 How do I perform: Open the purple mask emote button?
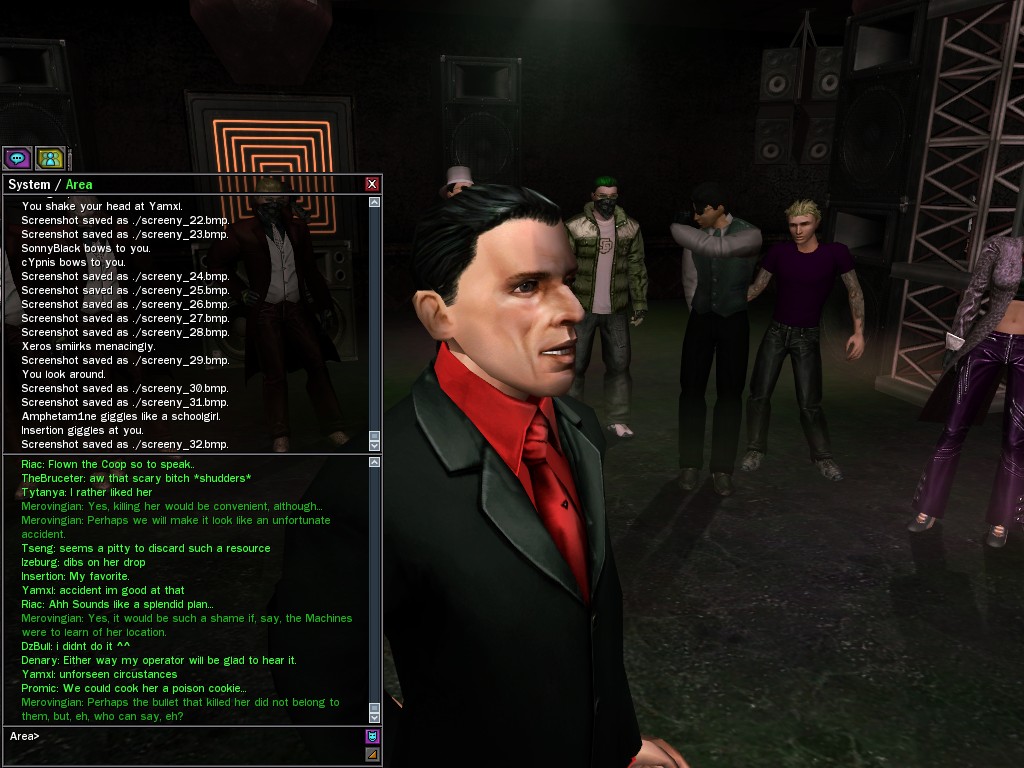click(x=373, y=736)
